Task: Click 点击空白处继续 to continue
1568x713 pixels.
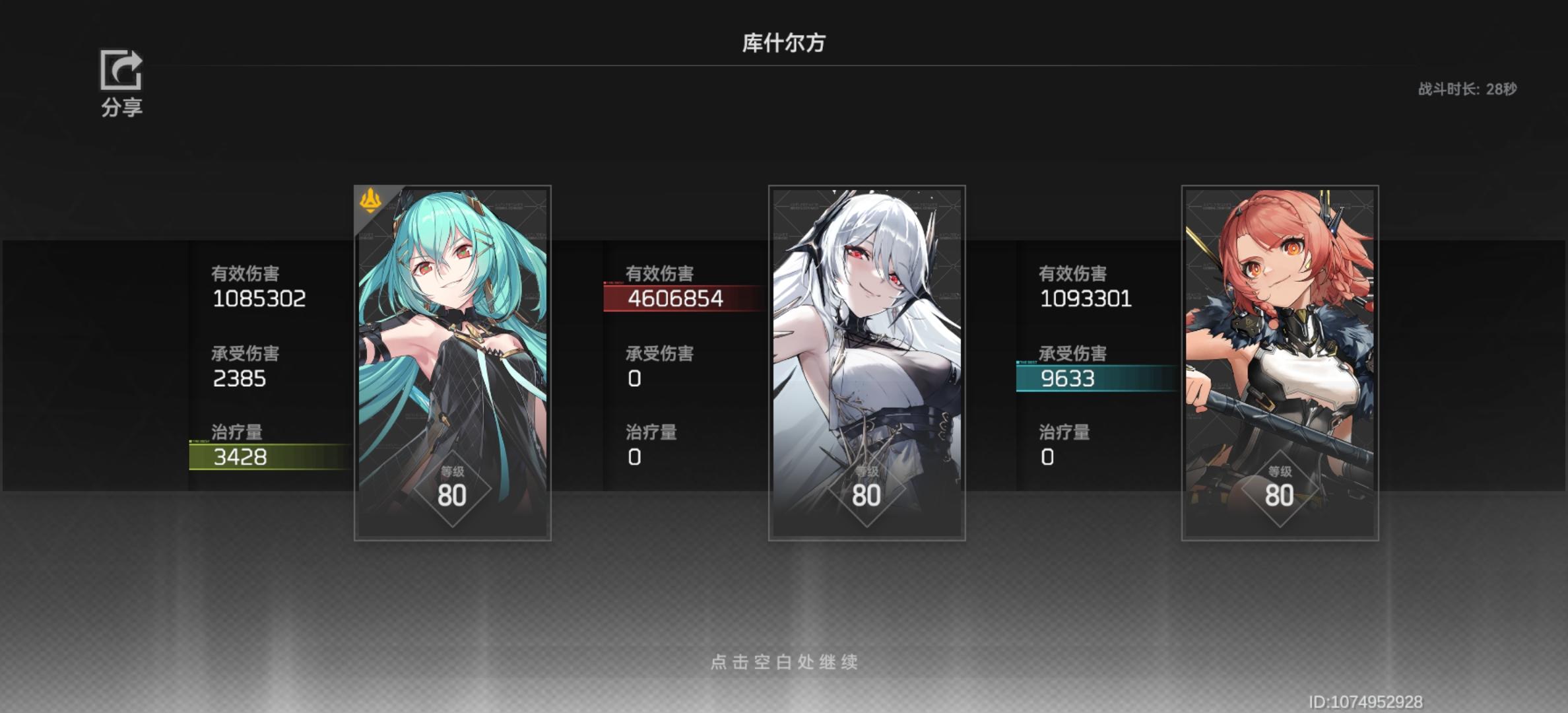Action: pyautogui.click(x=784, y=663)
